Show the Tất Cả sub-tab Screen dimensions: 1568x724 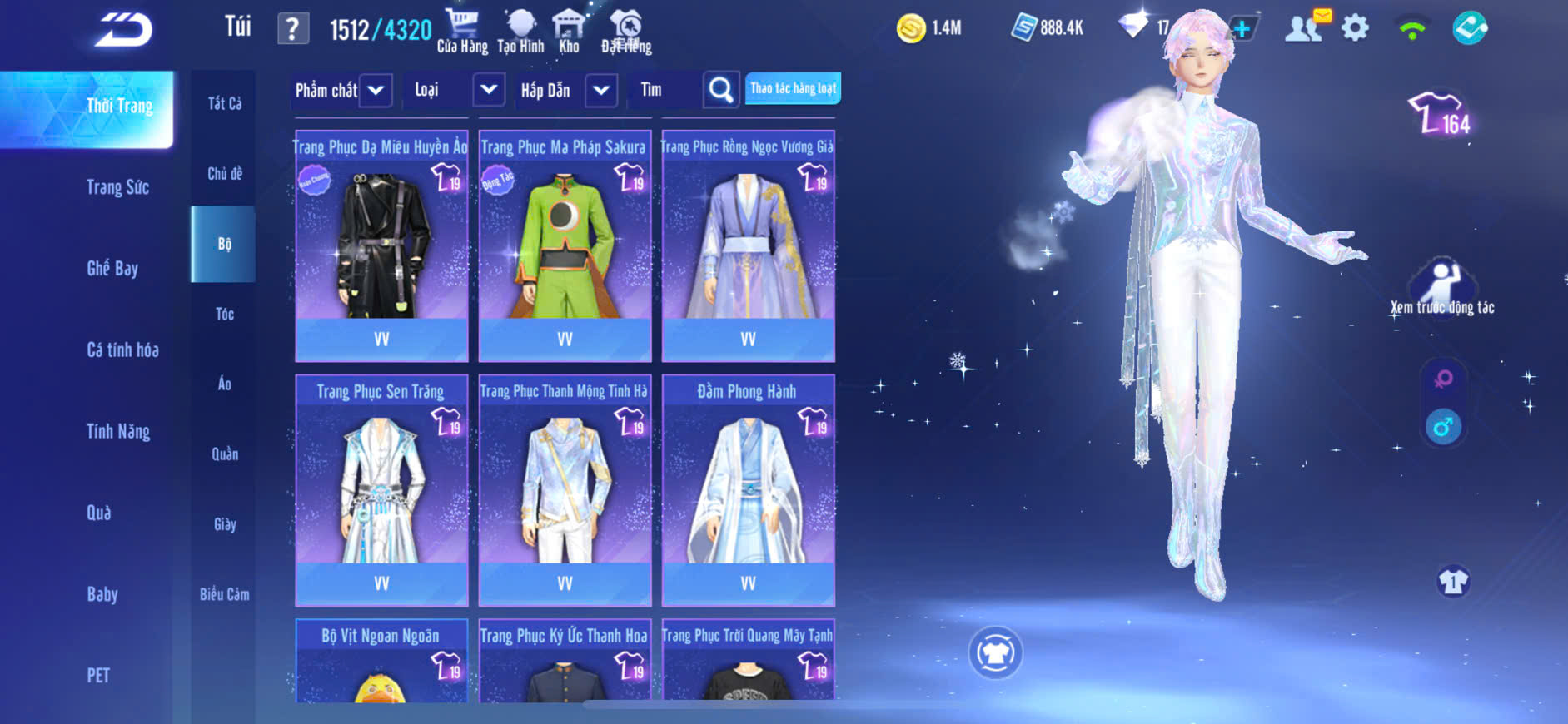pos(224,103)
